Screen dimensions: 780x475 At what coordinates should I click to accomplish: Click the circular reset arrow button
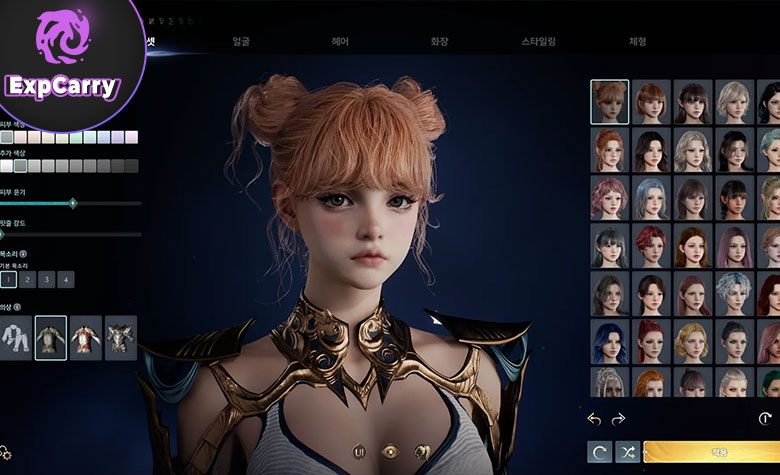point(600,452)
